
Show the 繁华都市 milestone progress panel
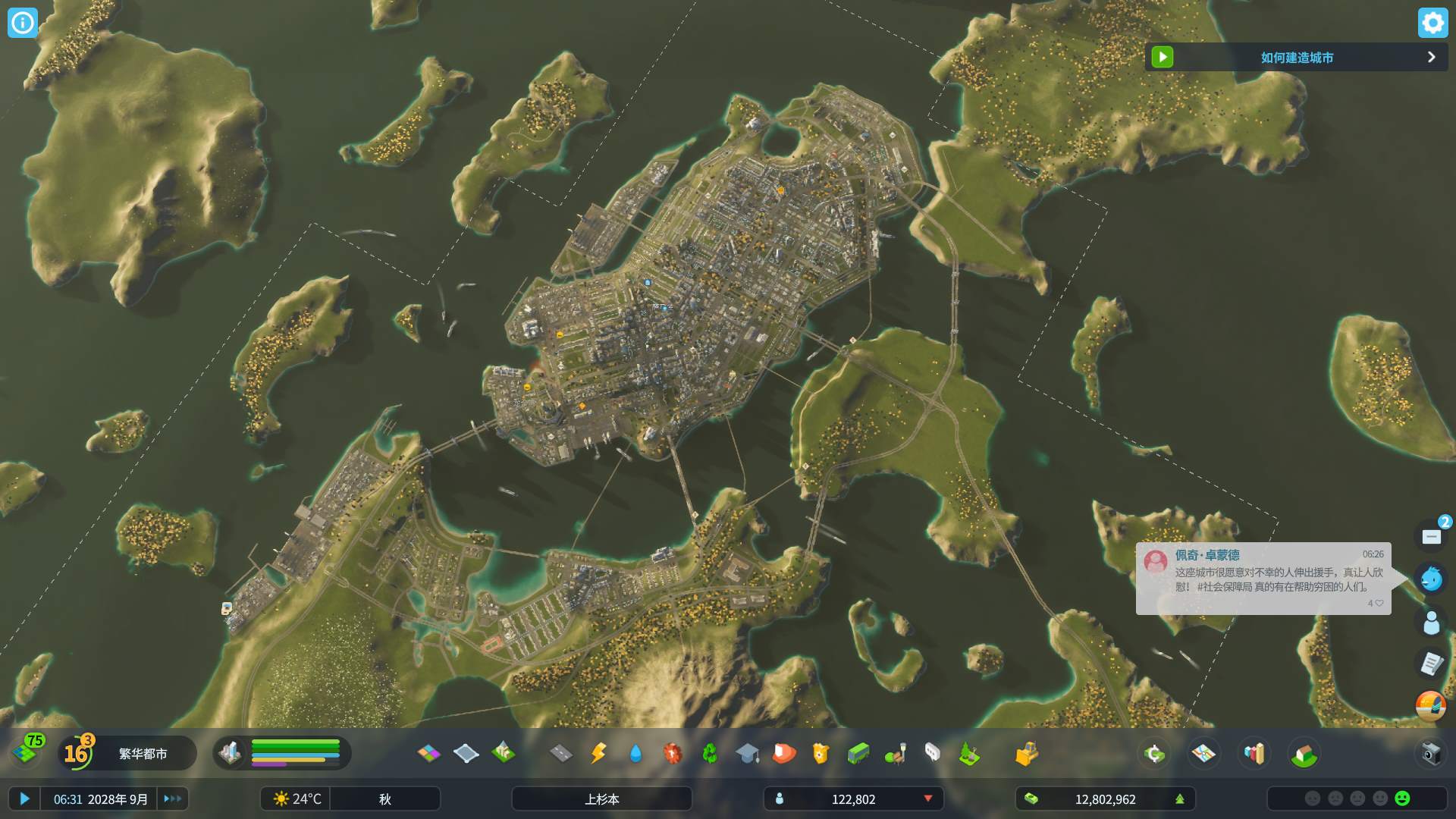[142, 754]
